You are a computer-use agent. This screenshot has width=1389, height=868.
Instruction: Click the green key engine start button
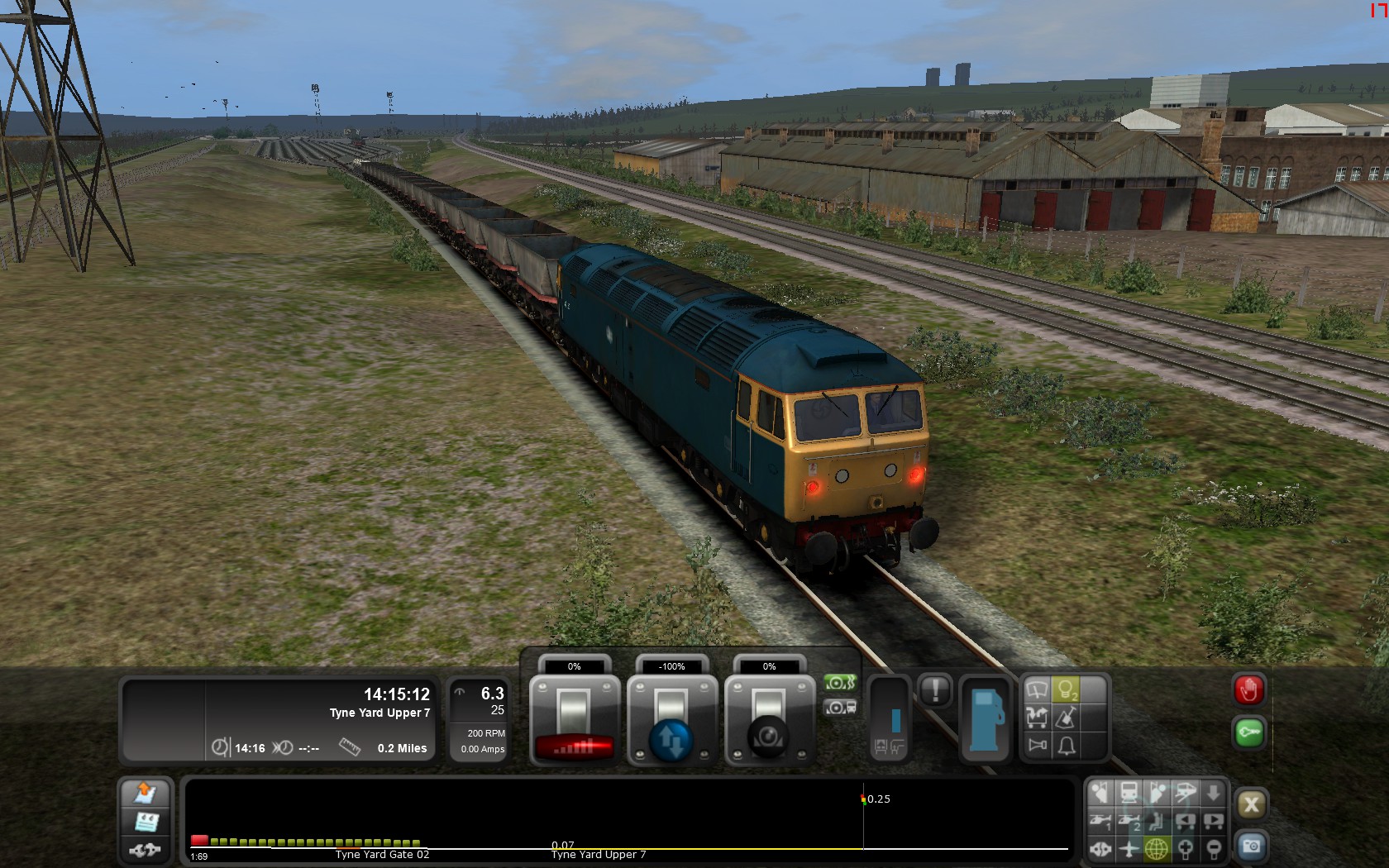[x=1248, y=733]
